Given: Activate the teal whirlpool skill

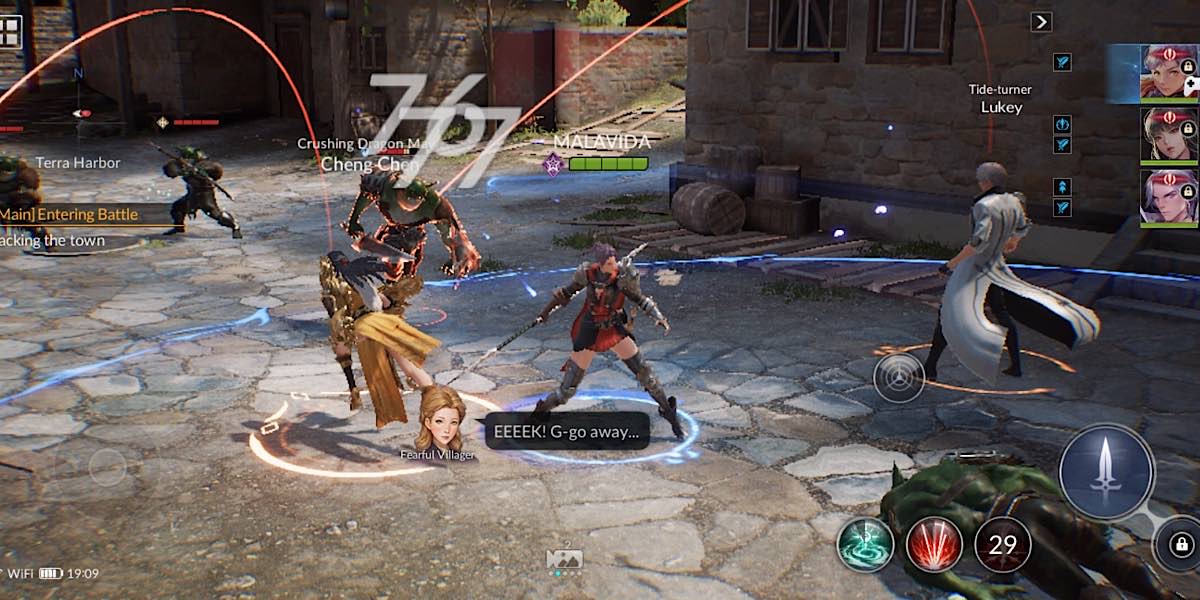Looking at the screenshot, I should coord(865,545).
